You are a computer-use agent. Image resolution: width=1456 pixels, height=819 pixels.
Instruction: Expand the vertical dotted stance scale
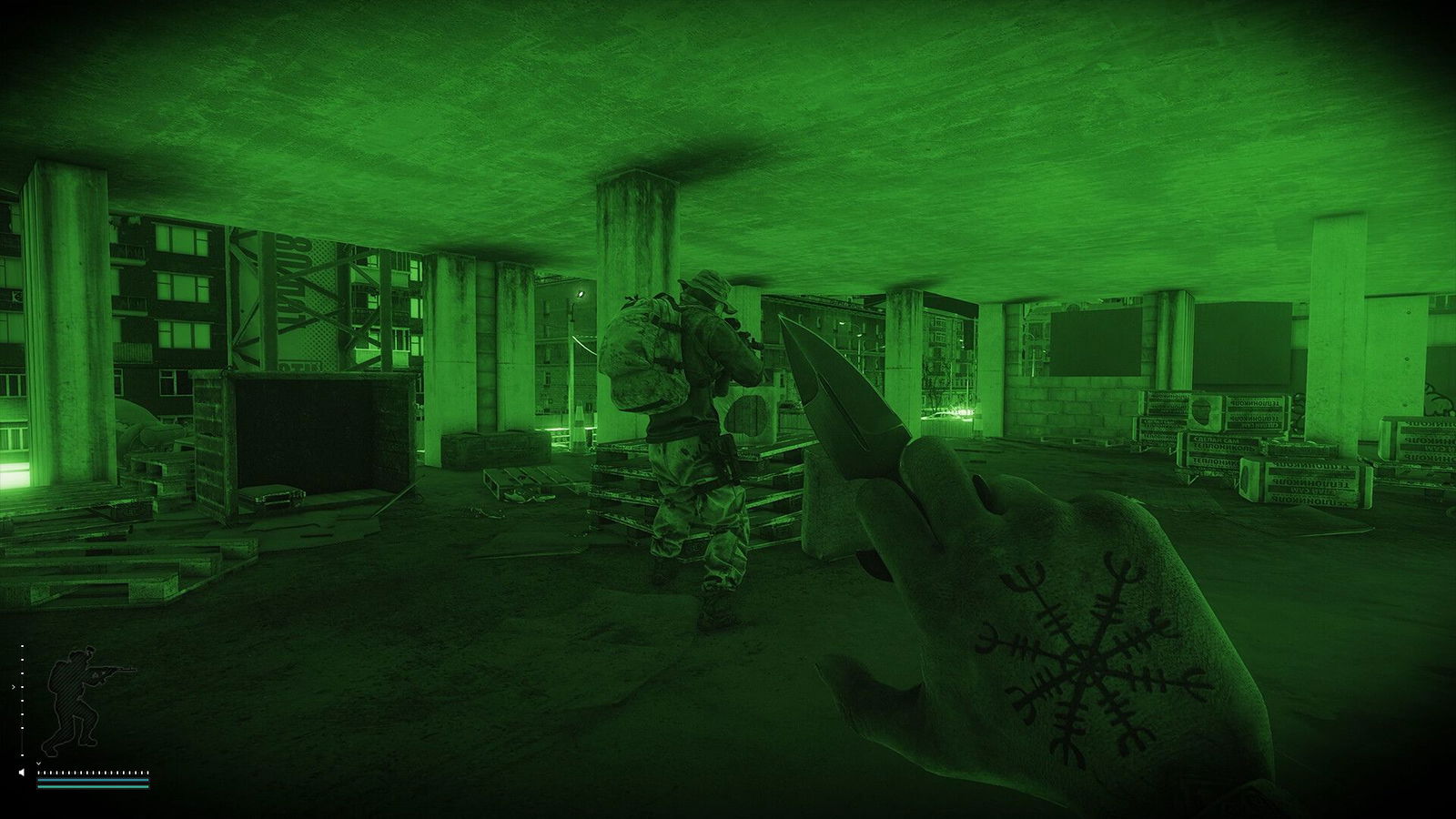(x=22, y=701)
